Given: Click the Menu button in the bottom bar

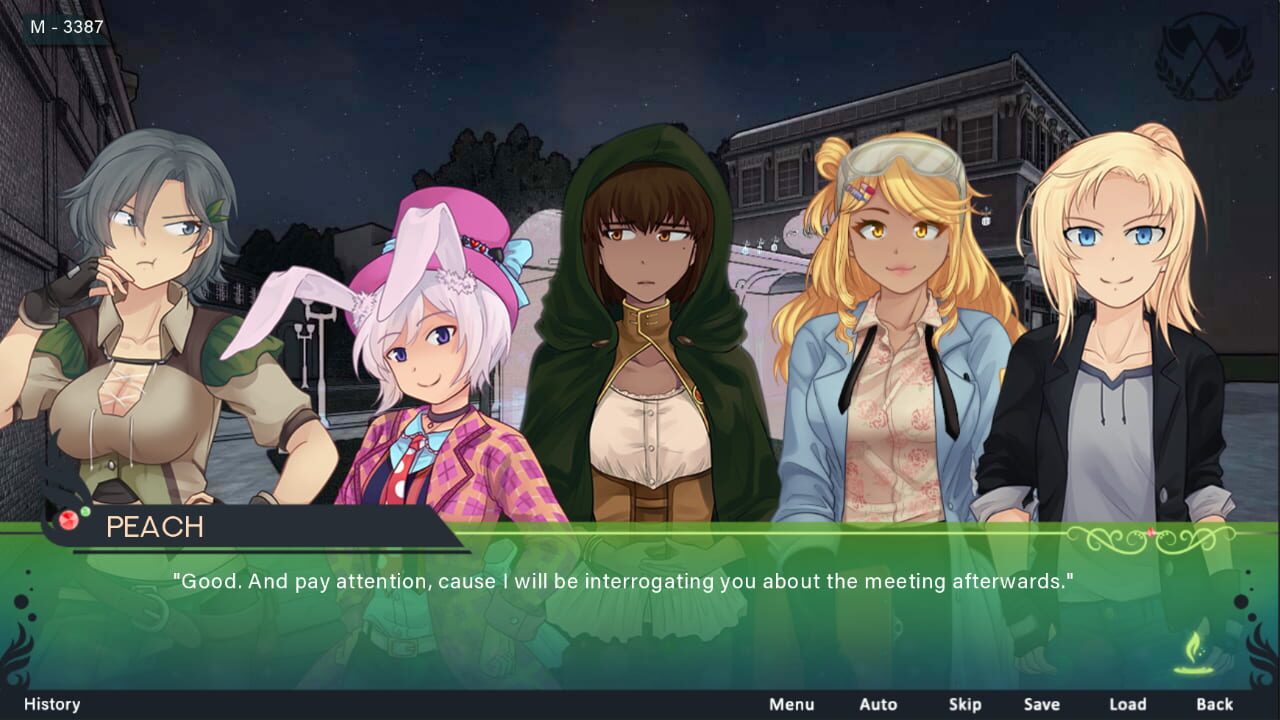Looking at the screenshot, I should 789,704.
